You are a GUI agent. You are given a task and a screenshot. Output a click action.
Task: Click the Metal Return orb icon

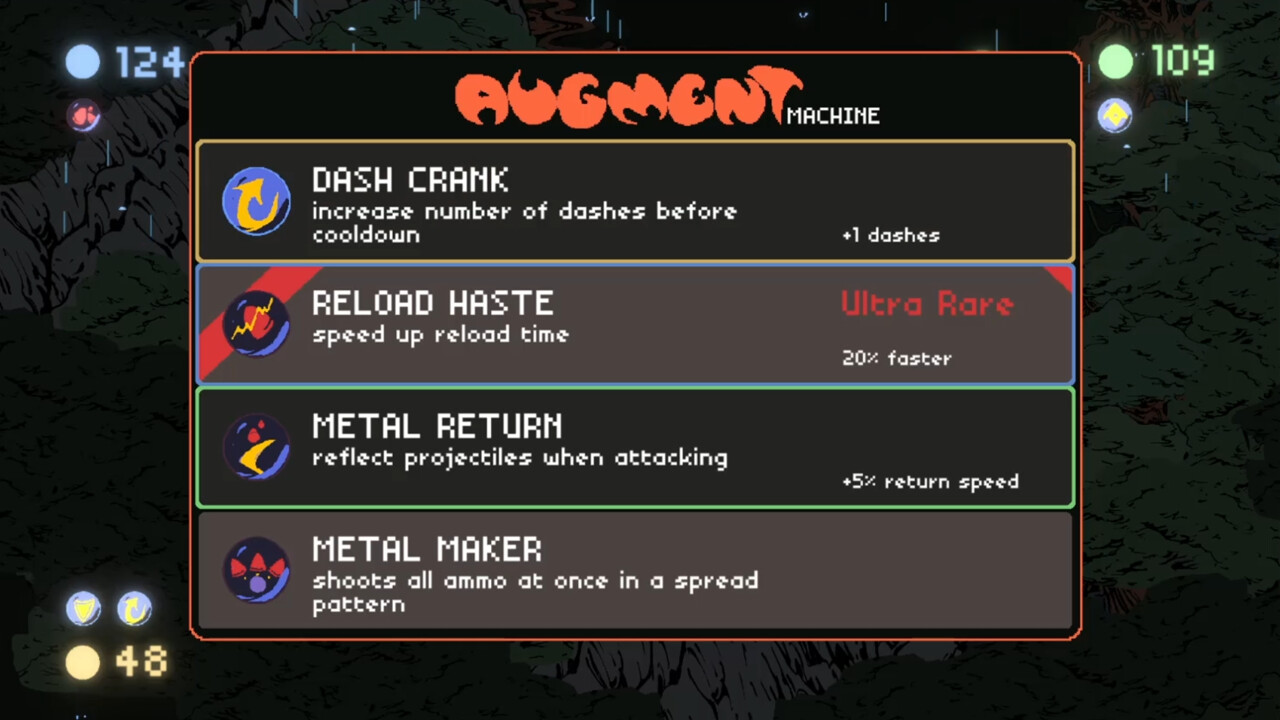coord(257,446)
